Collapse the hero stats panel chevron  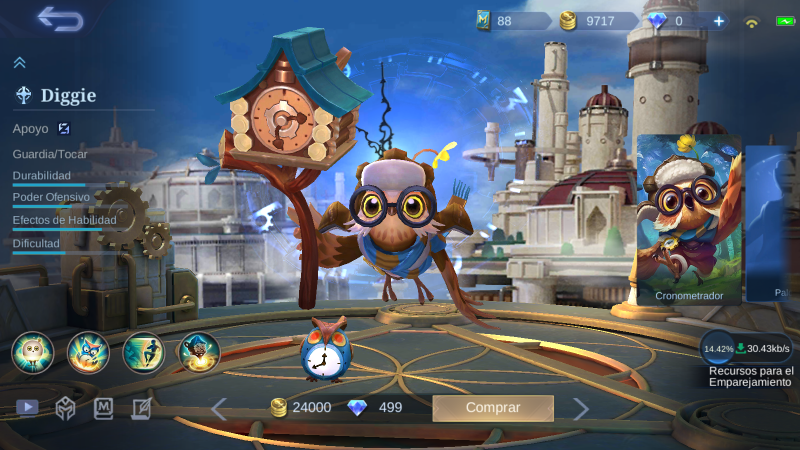(19, 63)
